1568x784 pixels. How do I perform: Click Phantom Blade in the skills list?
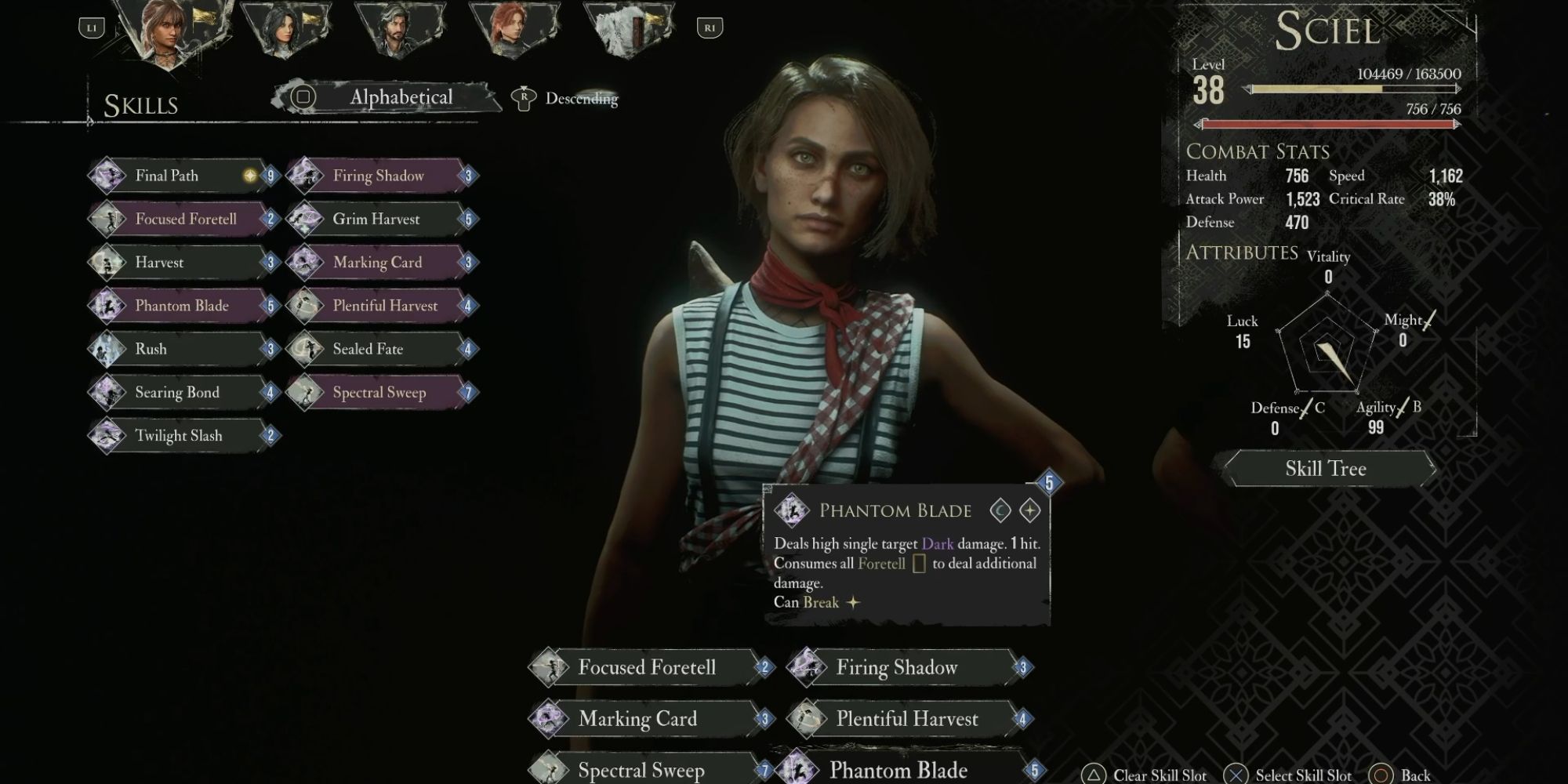(x=184, y=306)
